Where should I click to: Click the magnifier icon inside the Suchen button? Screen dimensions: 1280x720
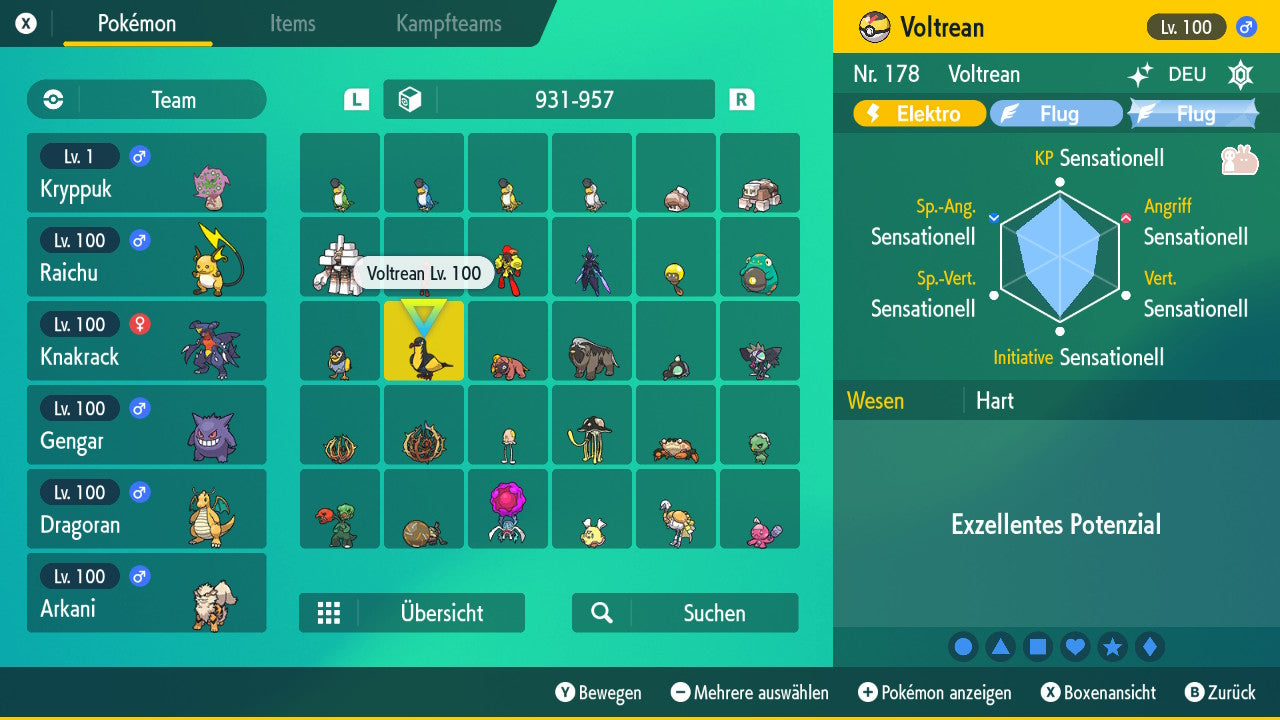click(599, 613)
